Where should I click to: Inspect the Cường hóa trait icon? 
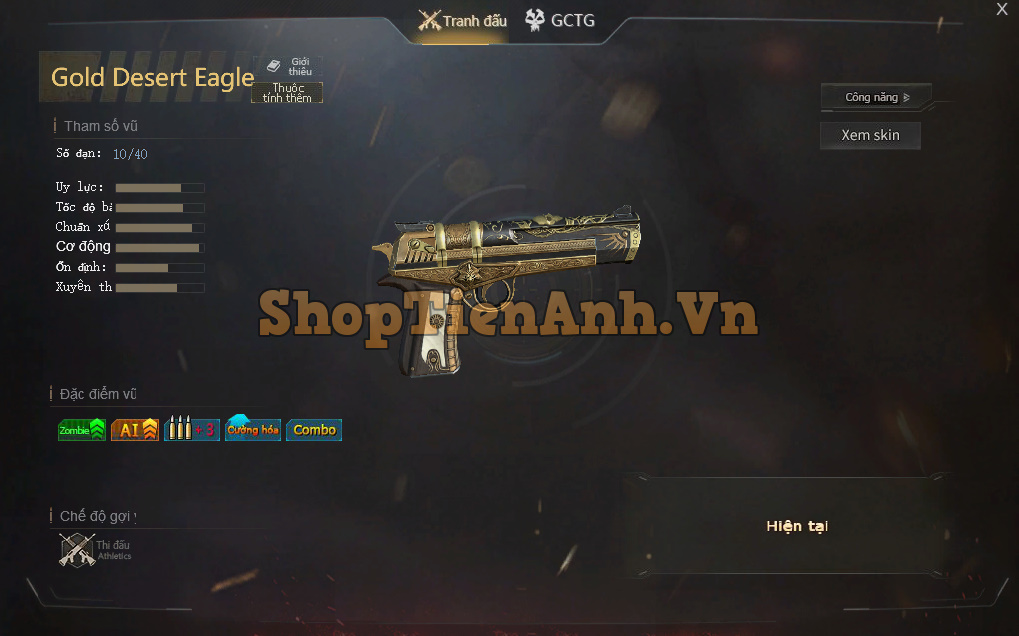click(252, 430)
